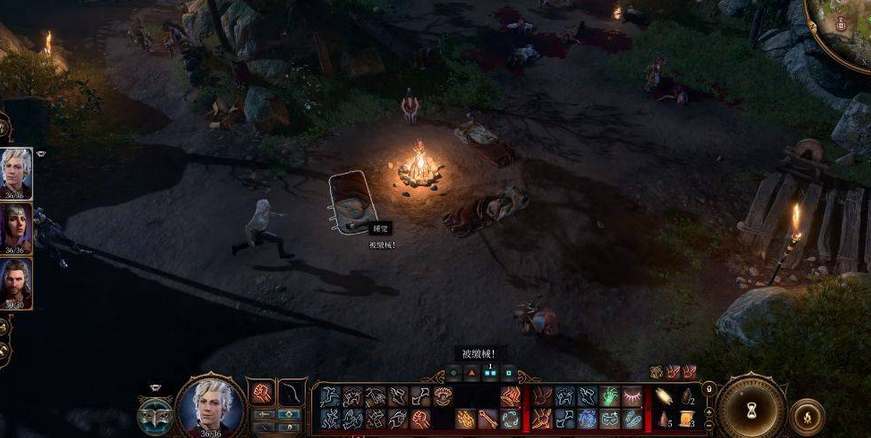
Task: Select the purple-hooded companion portrait
Action: pos(17,228)
